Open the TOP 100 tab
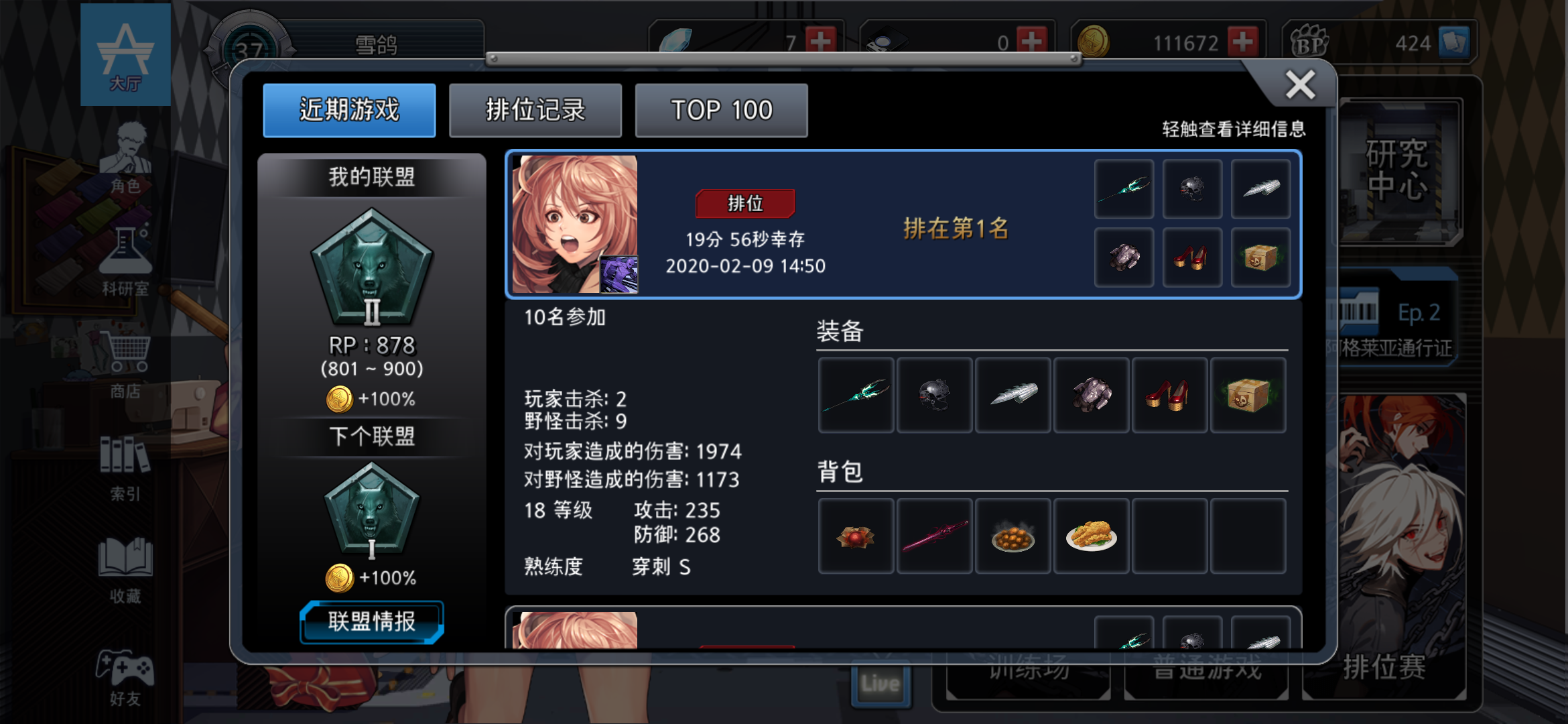Screen dimensions: 1568x724 coord(721,110)
